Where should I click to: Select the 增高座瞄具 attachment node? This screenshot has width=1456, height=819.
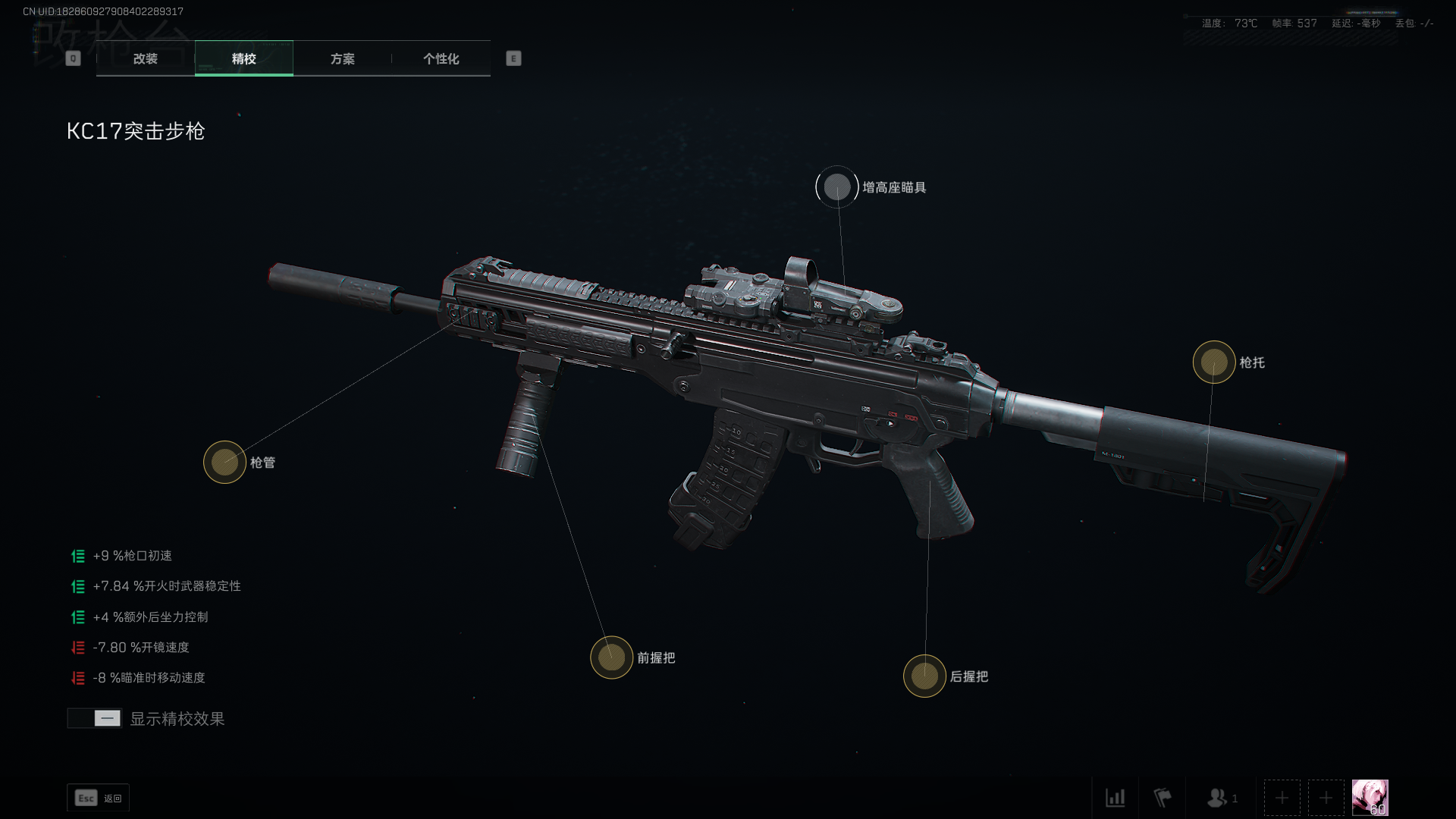coord(837,187)
